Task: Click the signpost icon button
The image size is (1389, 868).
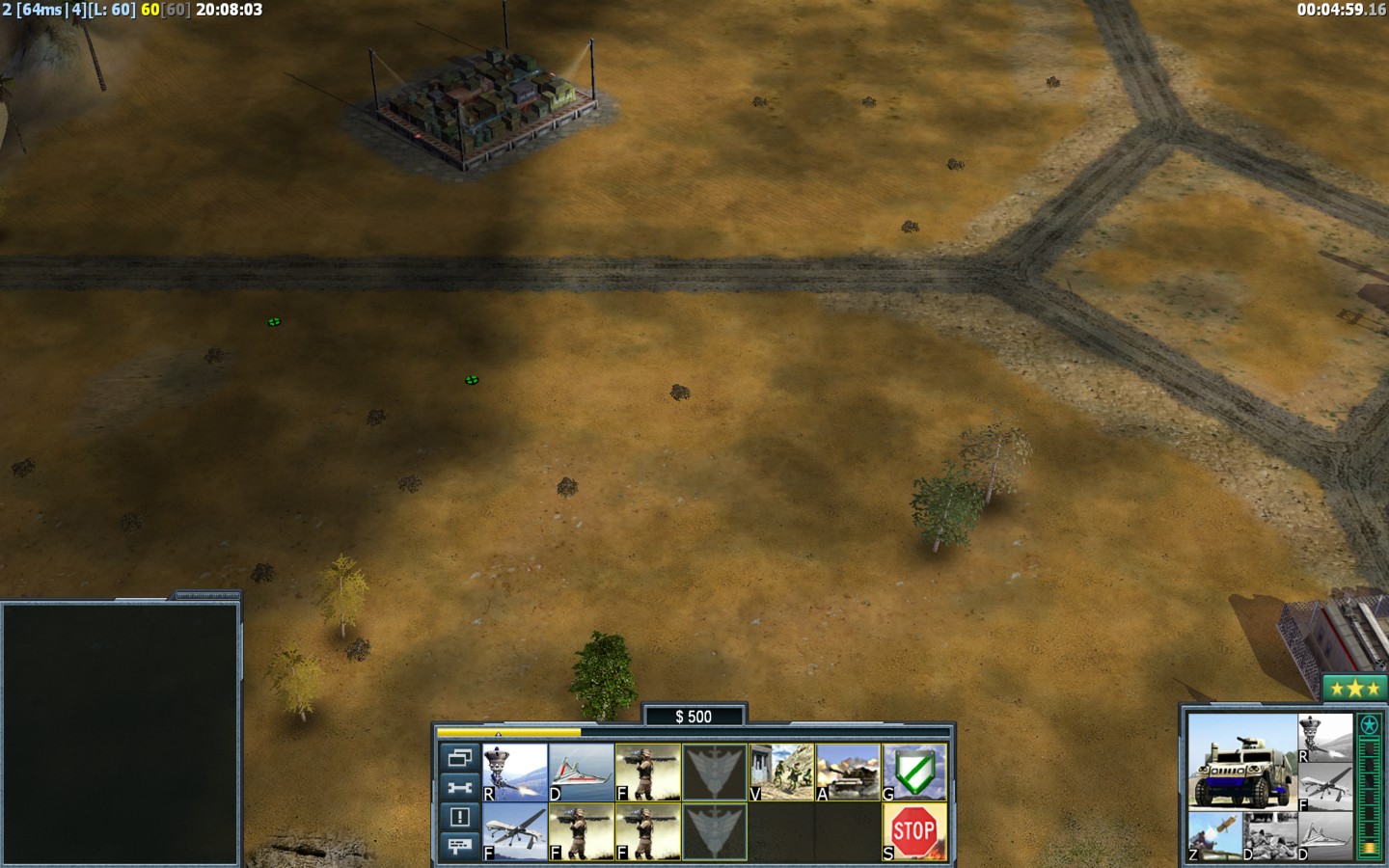Action: (459, 846)
